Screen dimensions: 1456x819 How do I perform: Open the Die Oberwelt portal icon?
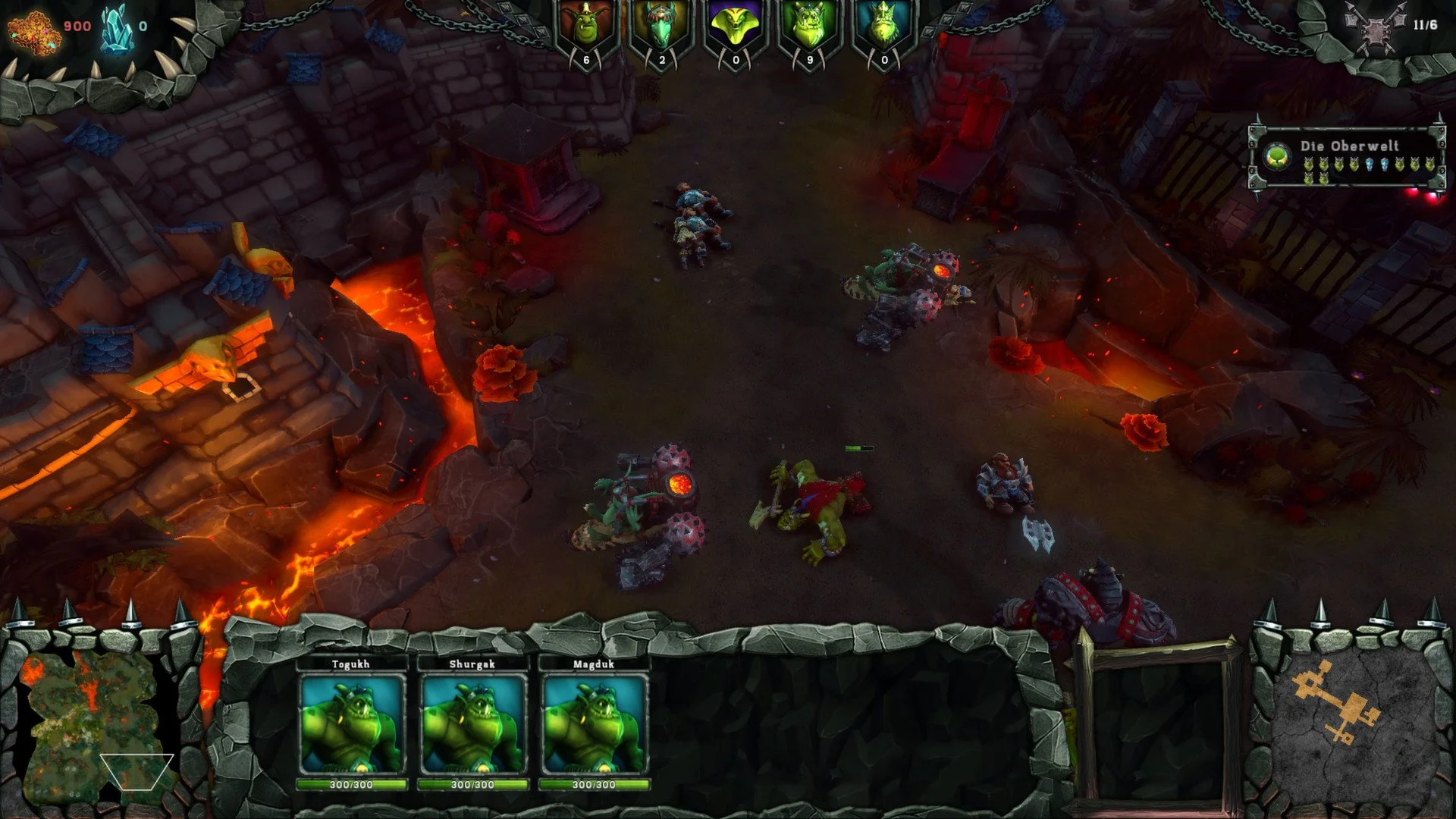[1277, 155]
